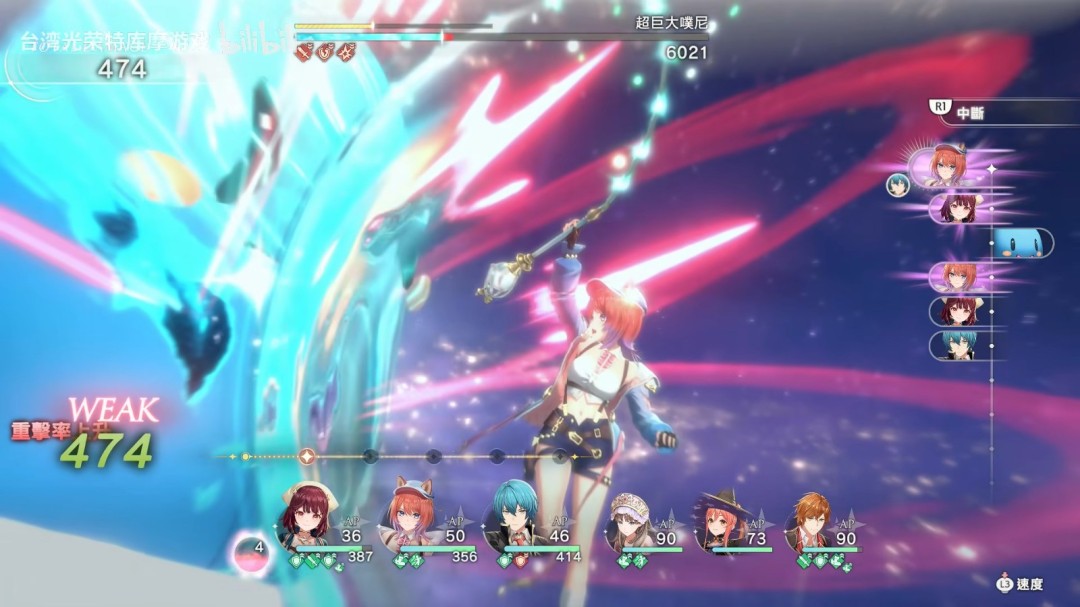Toggle the 速度 battle speed option

[1020, 584]
